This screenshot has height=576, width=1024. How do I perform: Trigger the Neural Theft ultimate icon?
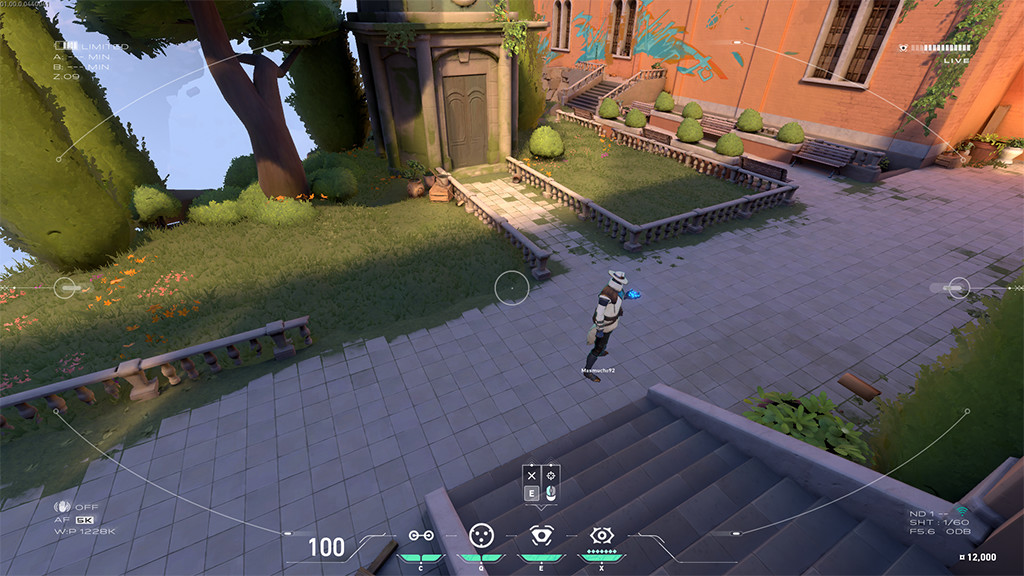pos(601,535)
